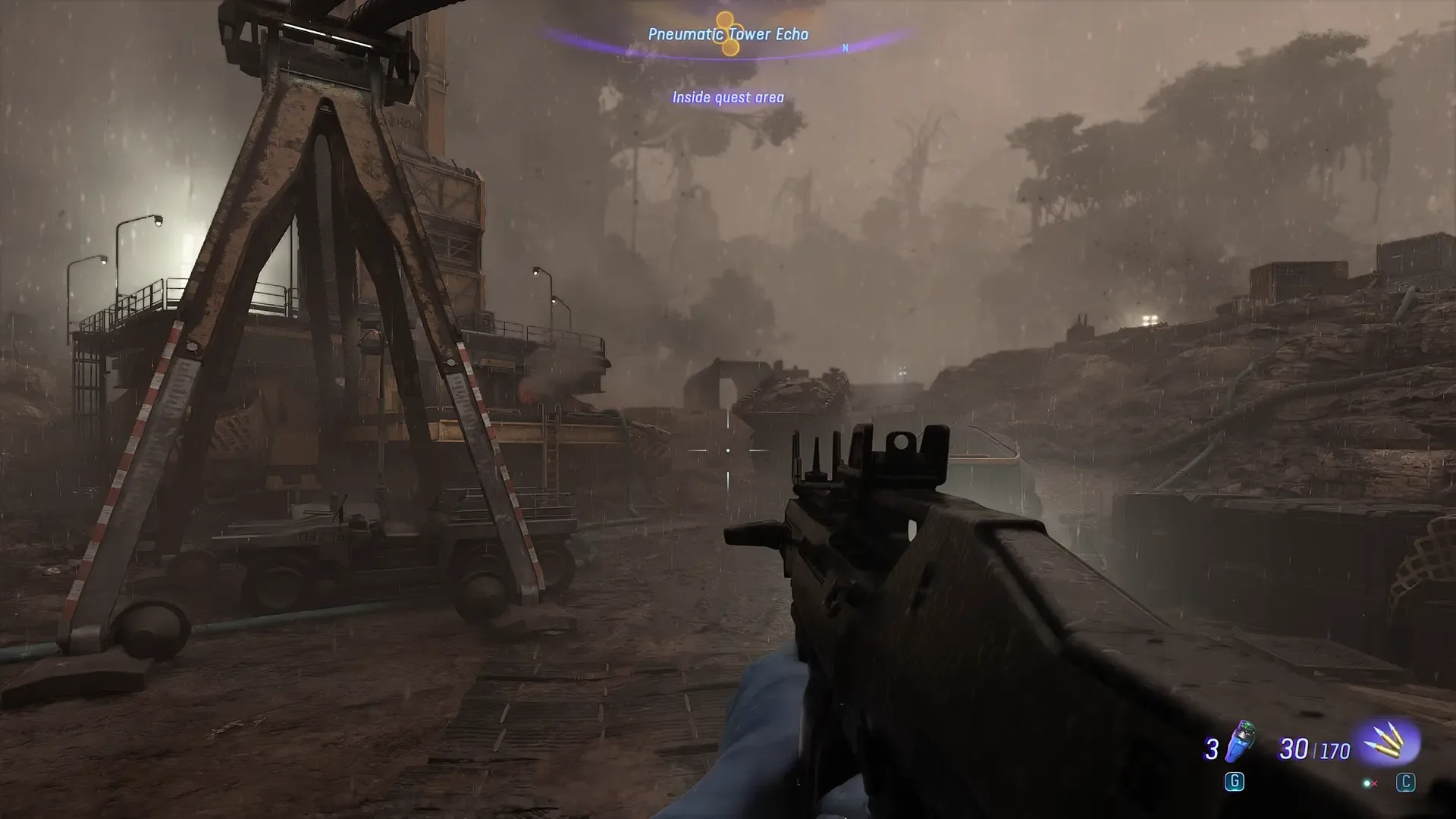Expand the Inside quest area notification
1456x819 pixels.
pyautogui.click(x=728, y=97)
